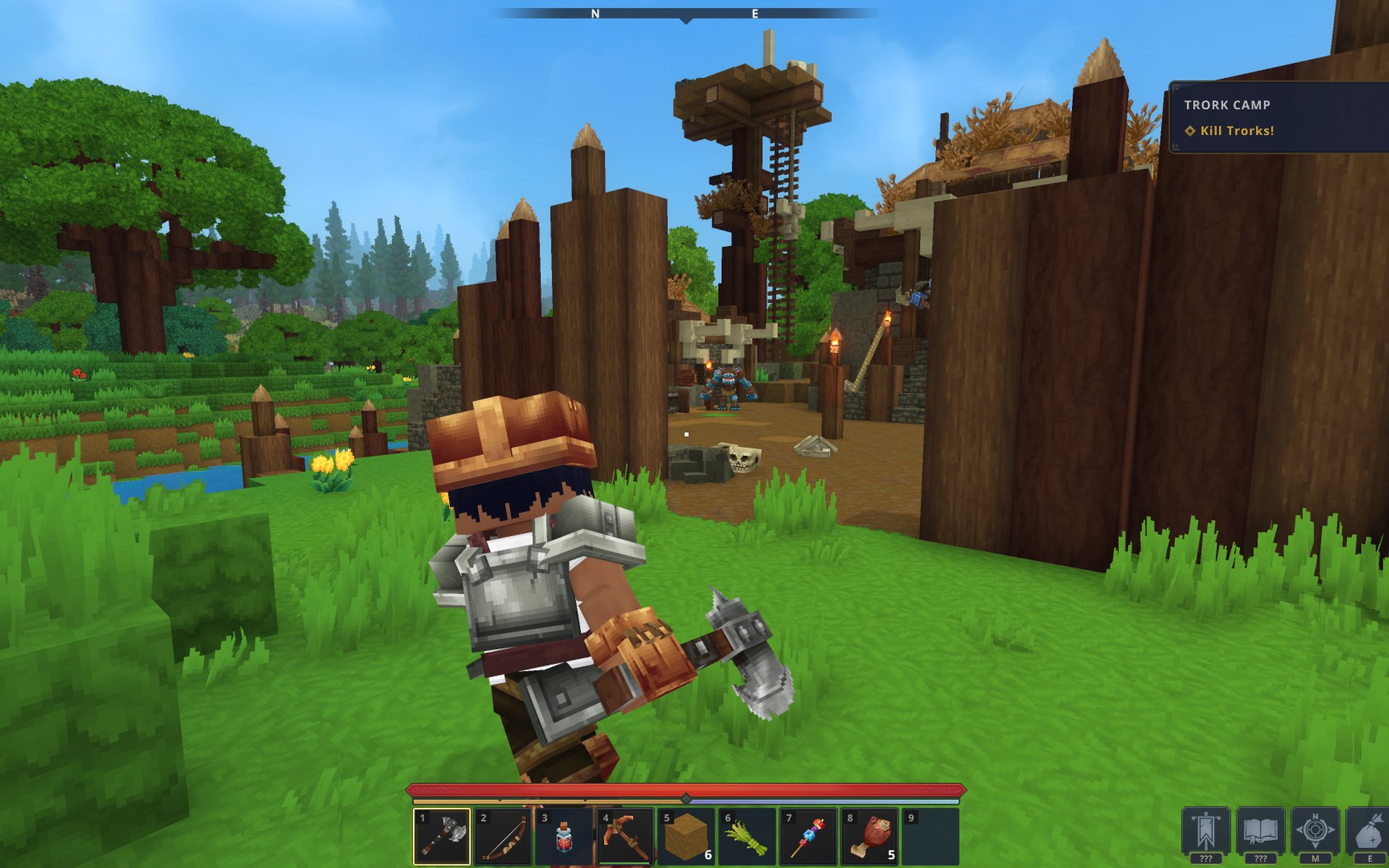Open the open-book journal icon
This screenshot has height=868, width=1389.
coord(1260,832)
